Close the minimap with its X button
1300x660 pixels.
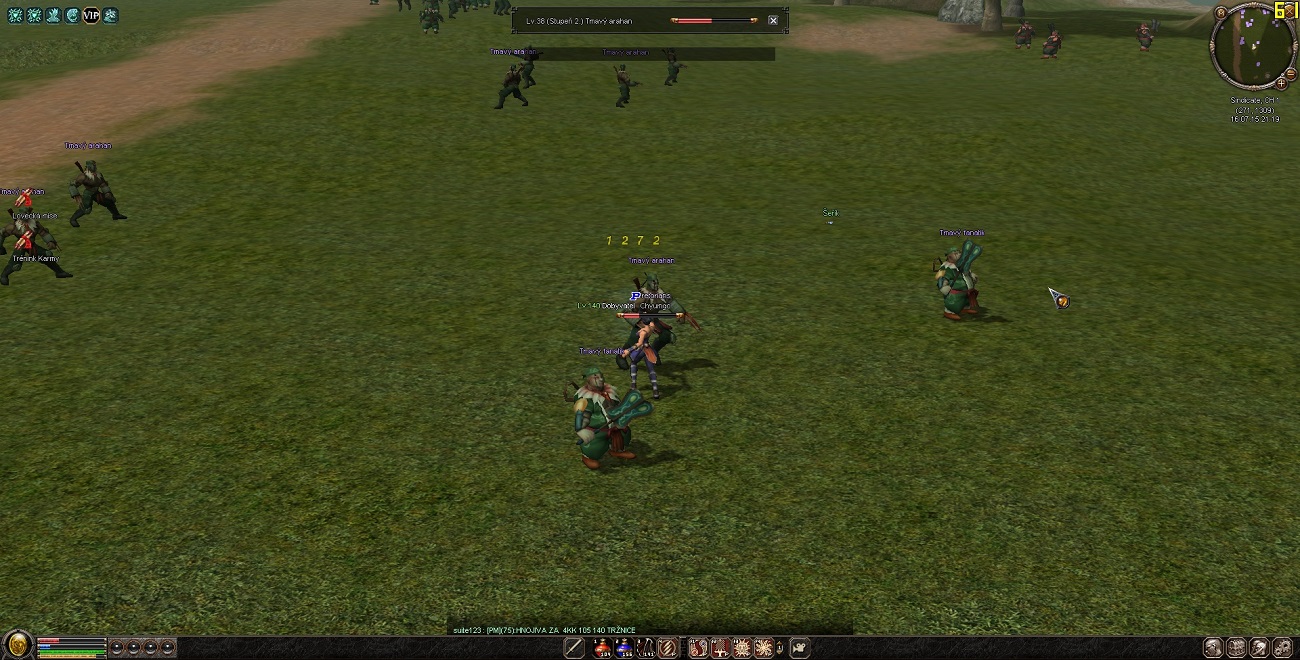1291,10
